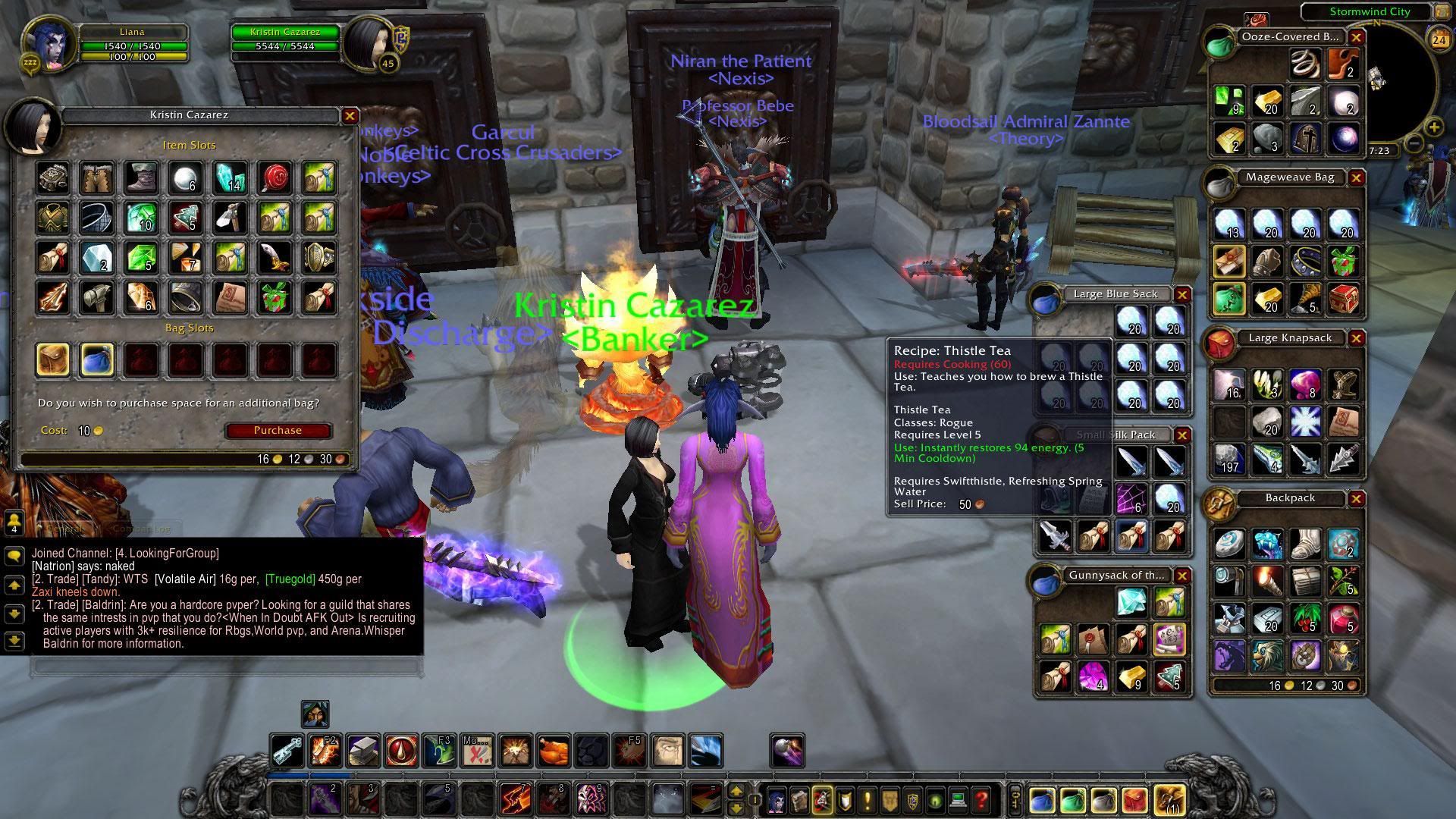The width and height of the screenshot is (1456, 819).
Task: Select Liana's player portrait
Action: 50,43
